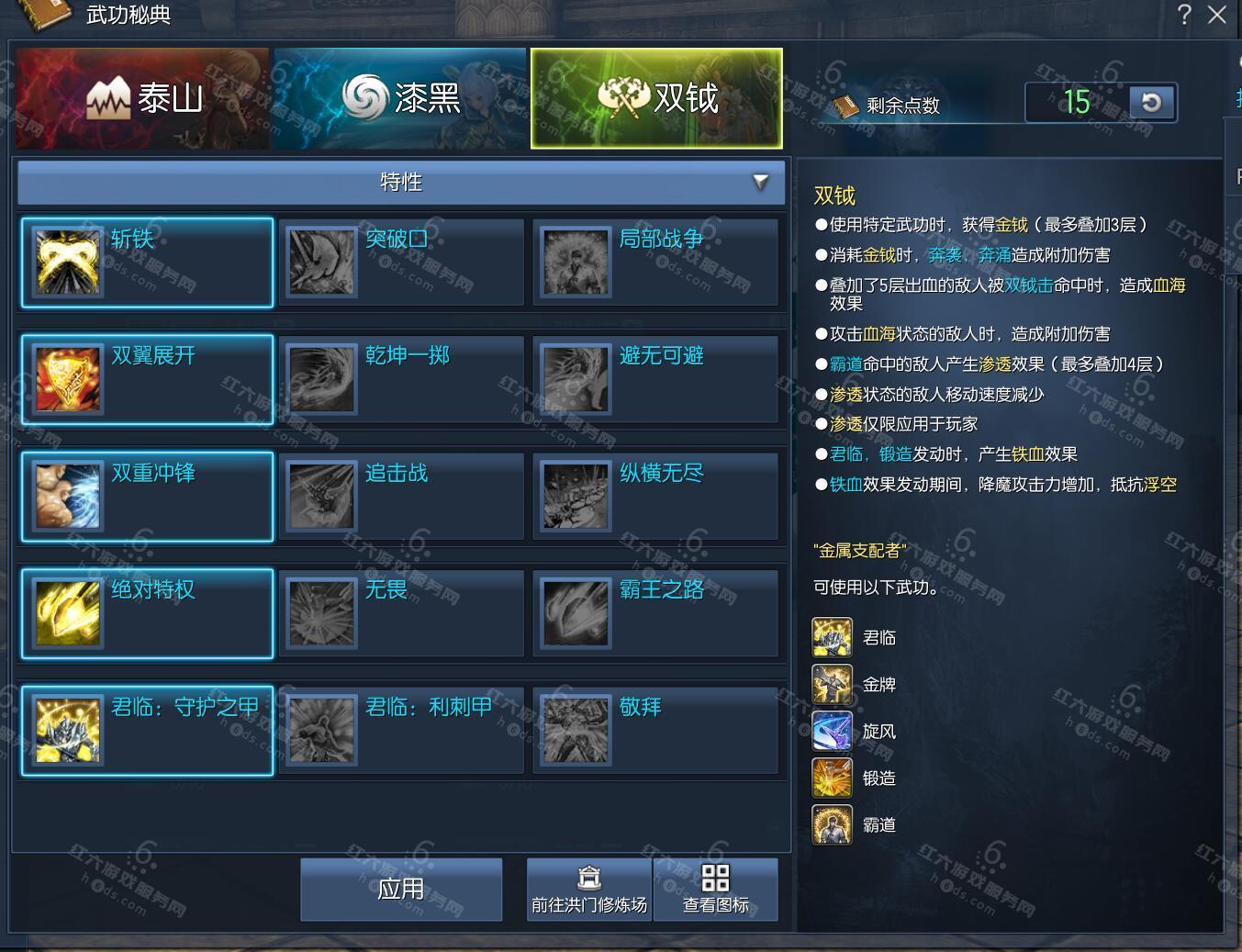Select the 霸王之路 trait
Image resolution: width=1242 pixels, height=952 pixels.
tap(655, 613)
